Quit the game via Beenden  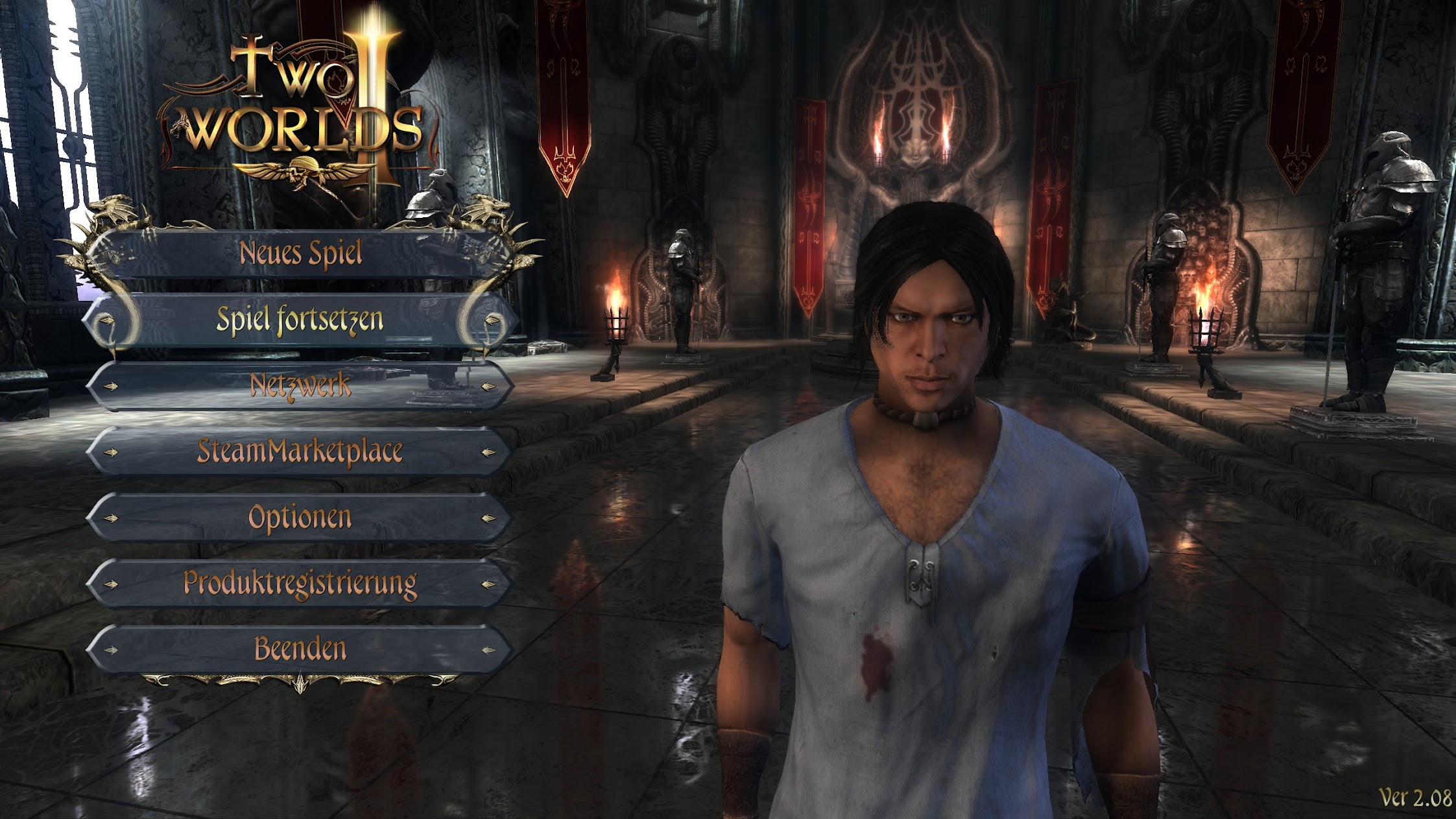pos(300,649)
